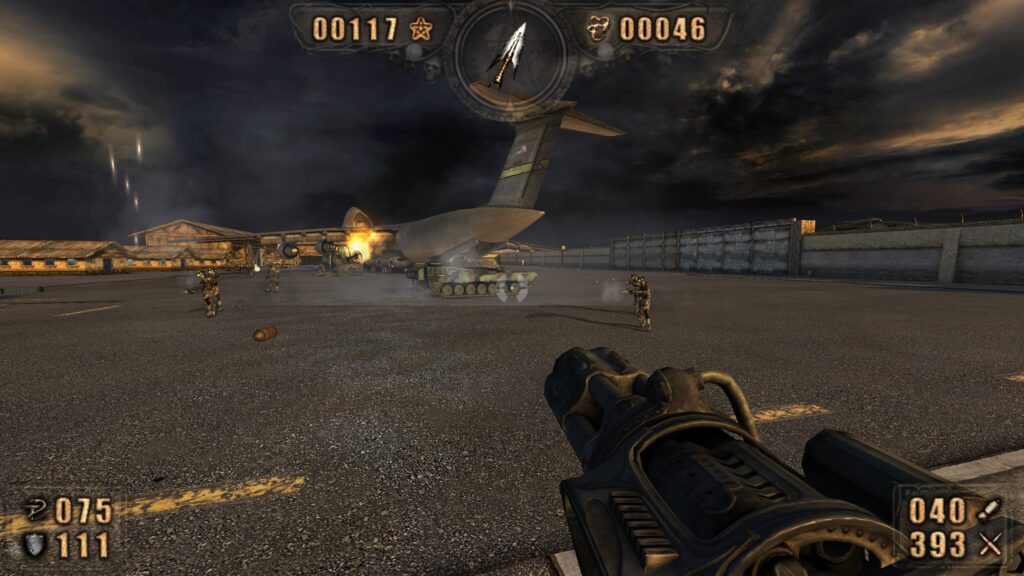Select the crossed ammo icon next to 393

(990, 544)
